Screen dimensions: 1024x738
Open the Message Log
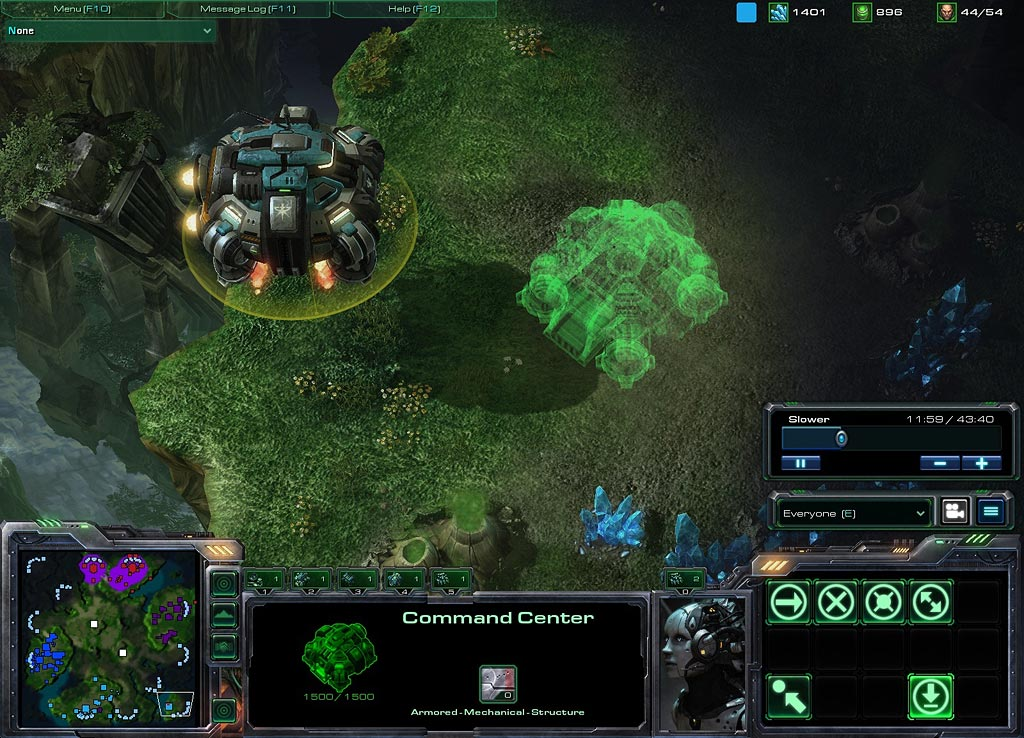coord(247,9)
